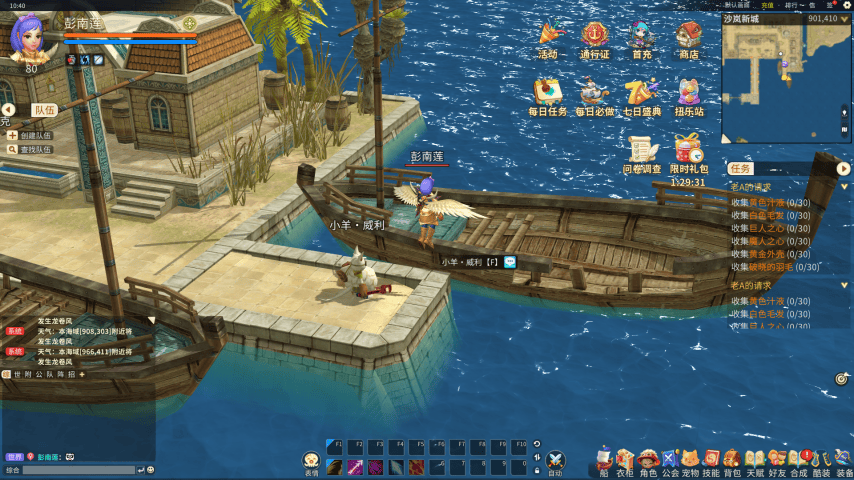Open the 角色 character sheet
This screenshot has width=854, height=480.
point(648,460)
